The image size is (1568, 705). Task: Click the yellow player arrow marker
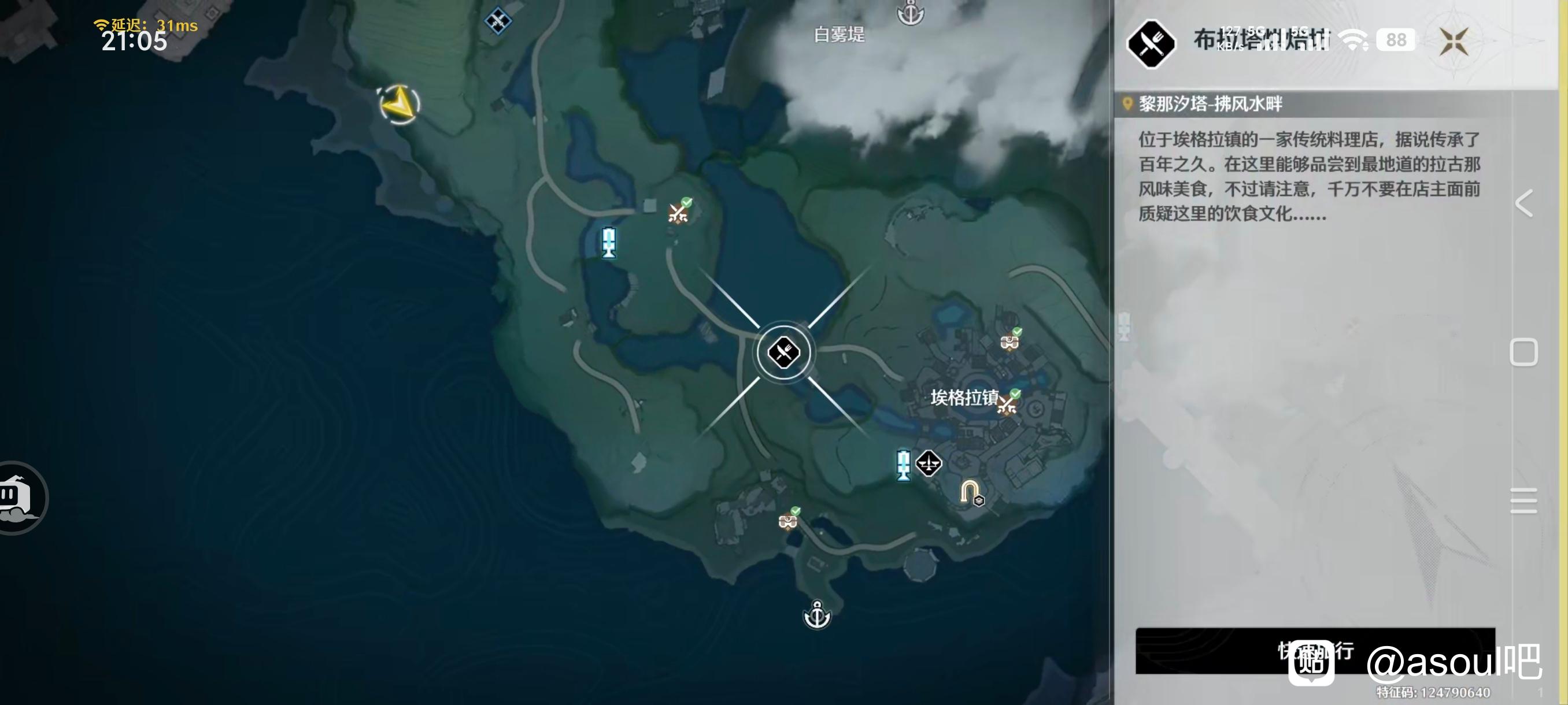point(400,103)
